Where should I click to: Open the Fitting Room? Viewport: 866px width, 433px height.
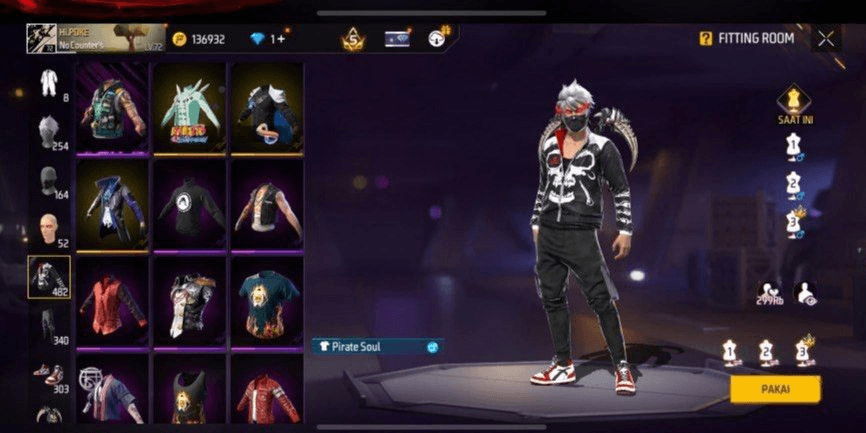[x=746, y=39]
